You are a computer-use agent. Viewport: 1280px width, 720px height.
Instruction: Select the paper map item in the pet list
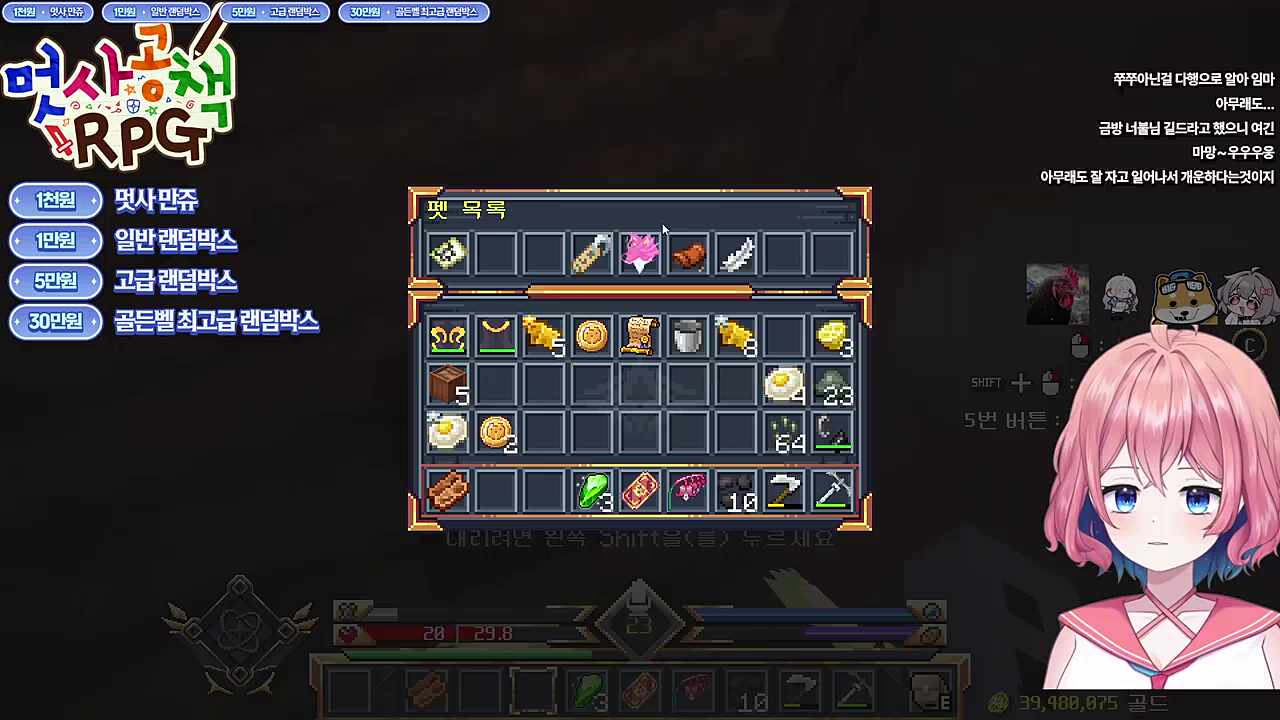447,254
